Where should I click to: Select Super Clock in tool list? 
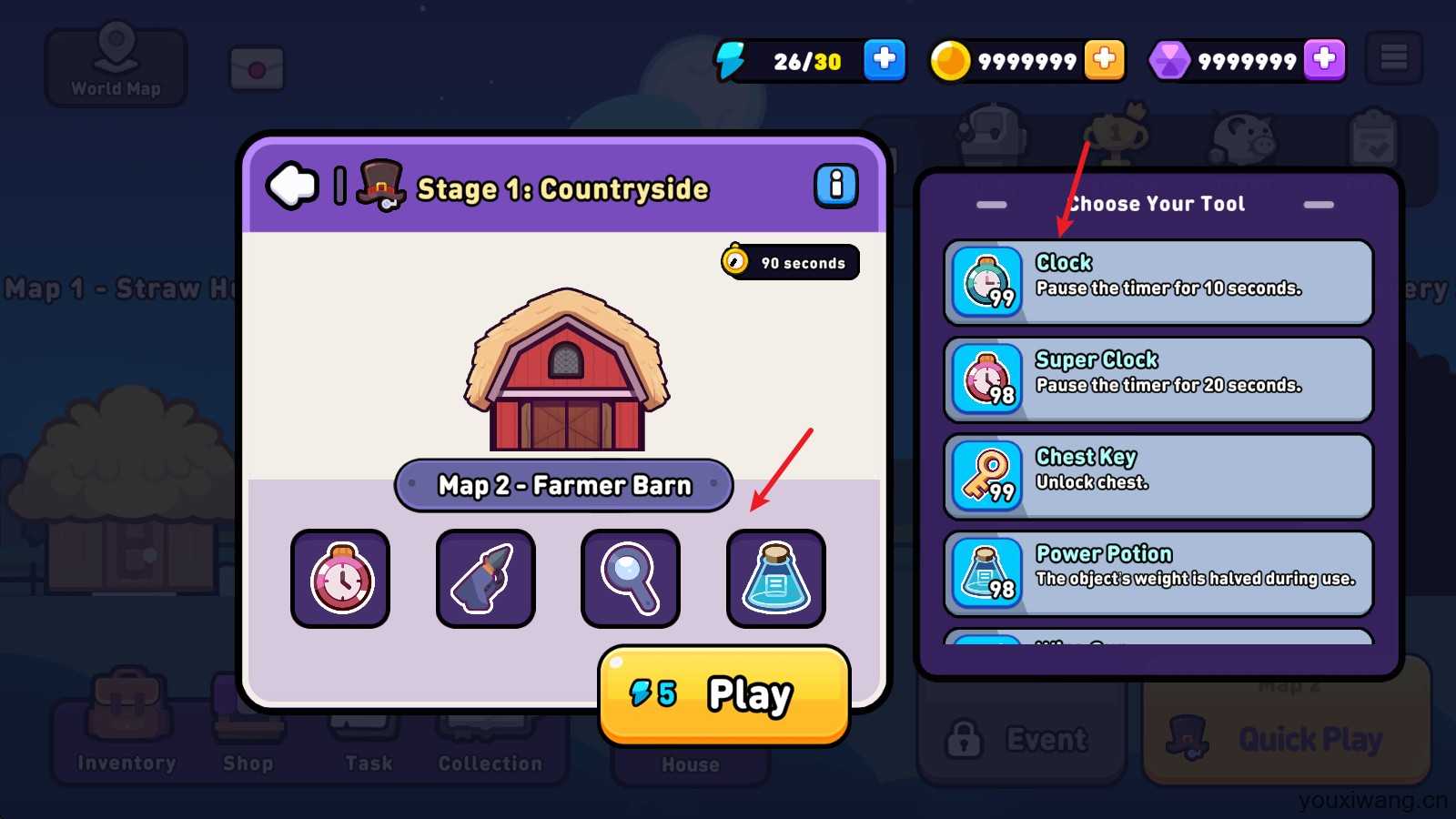tap(1158, 379)
